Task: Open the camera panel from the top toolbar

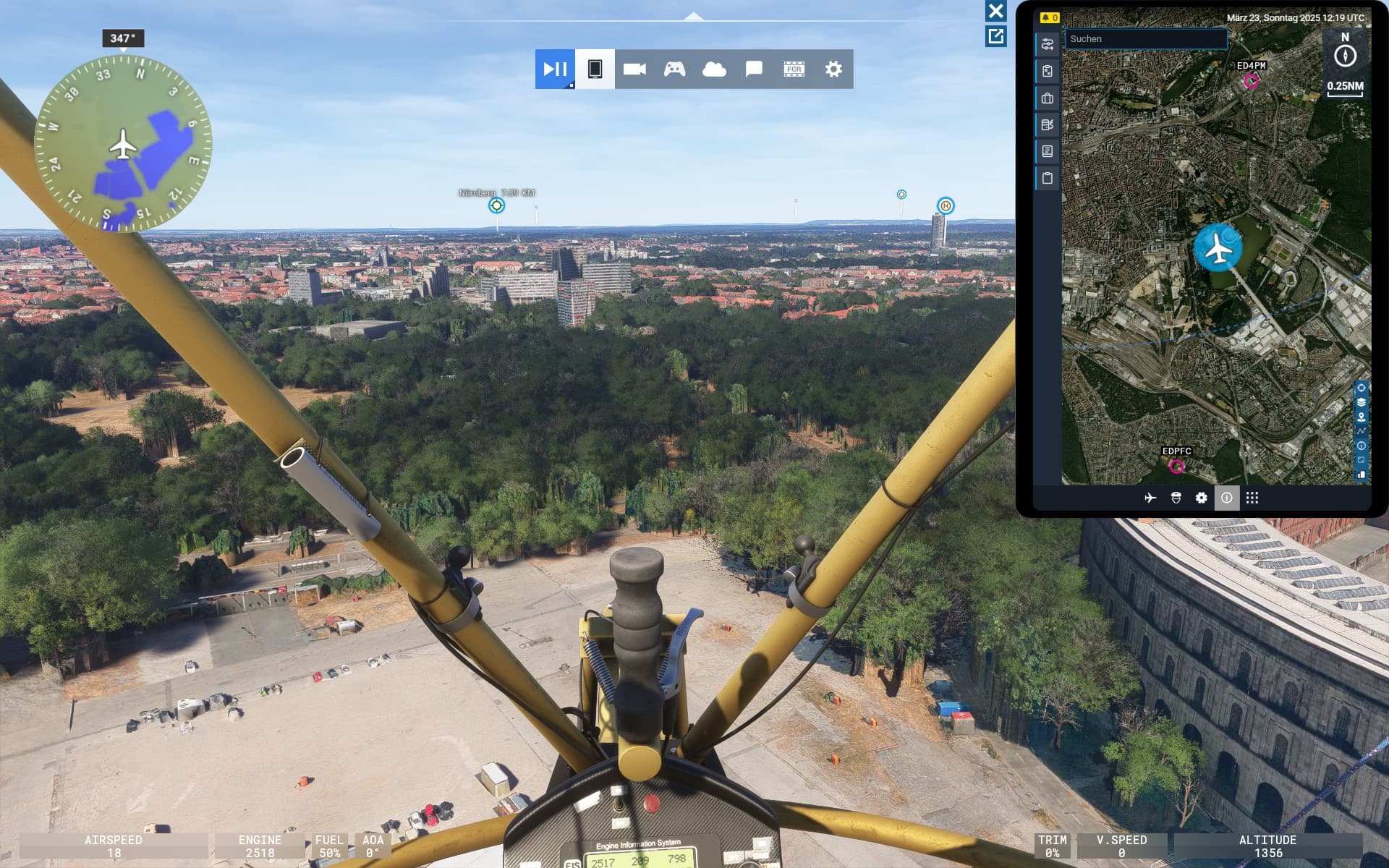Action: pyautogui.click(x=636, y=69)
